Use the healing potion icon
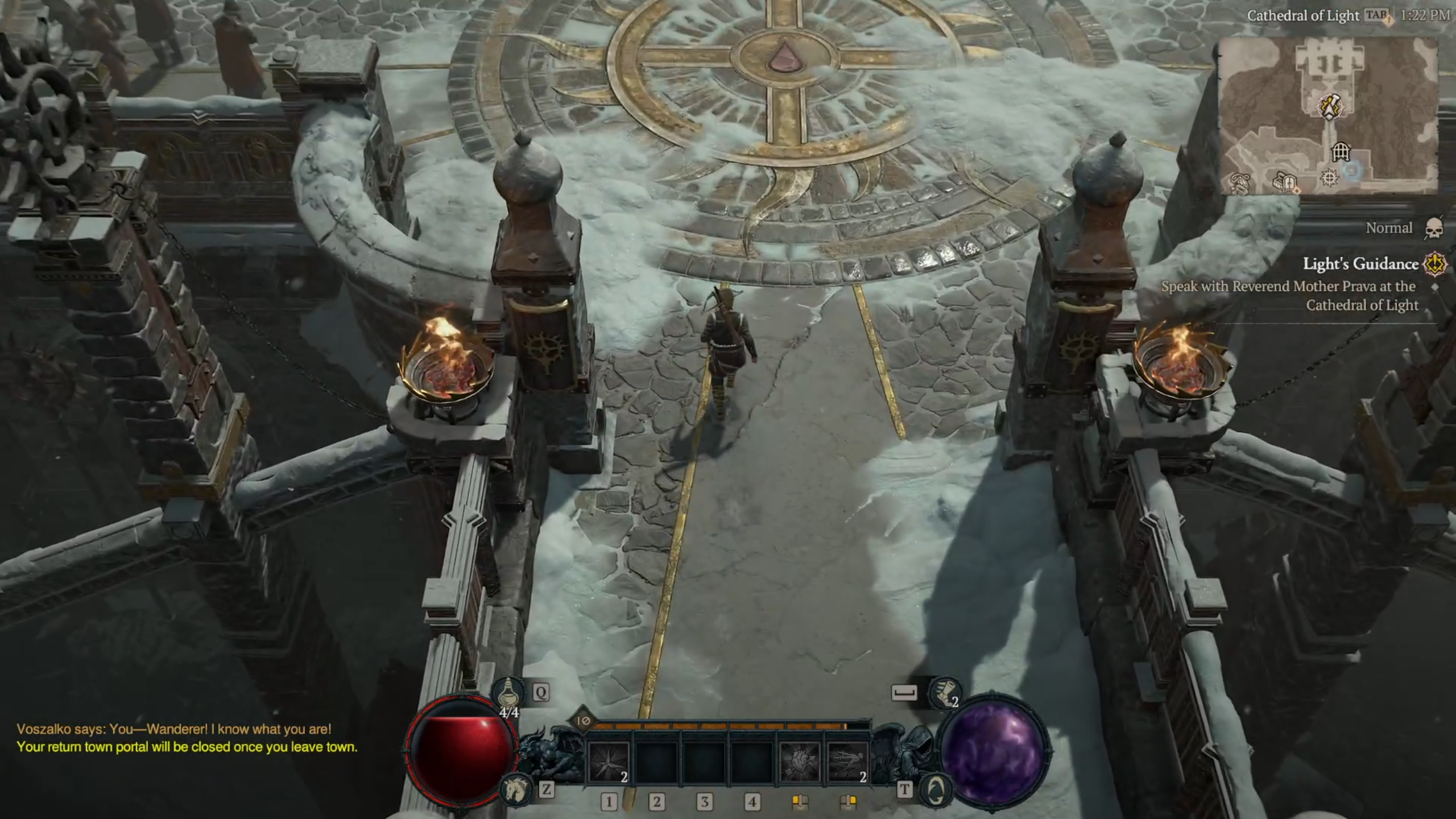The image size is (1456, 819). 508,692
